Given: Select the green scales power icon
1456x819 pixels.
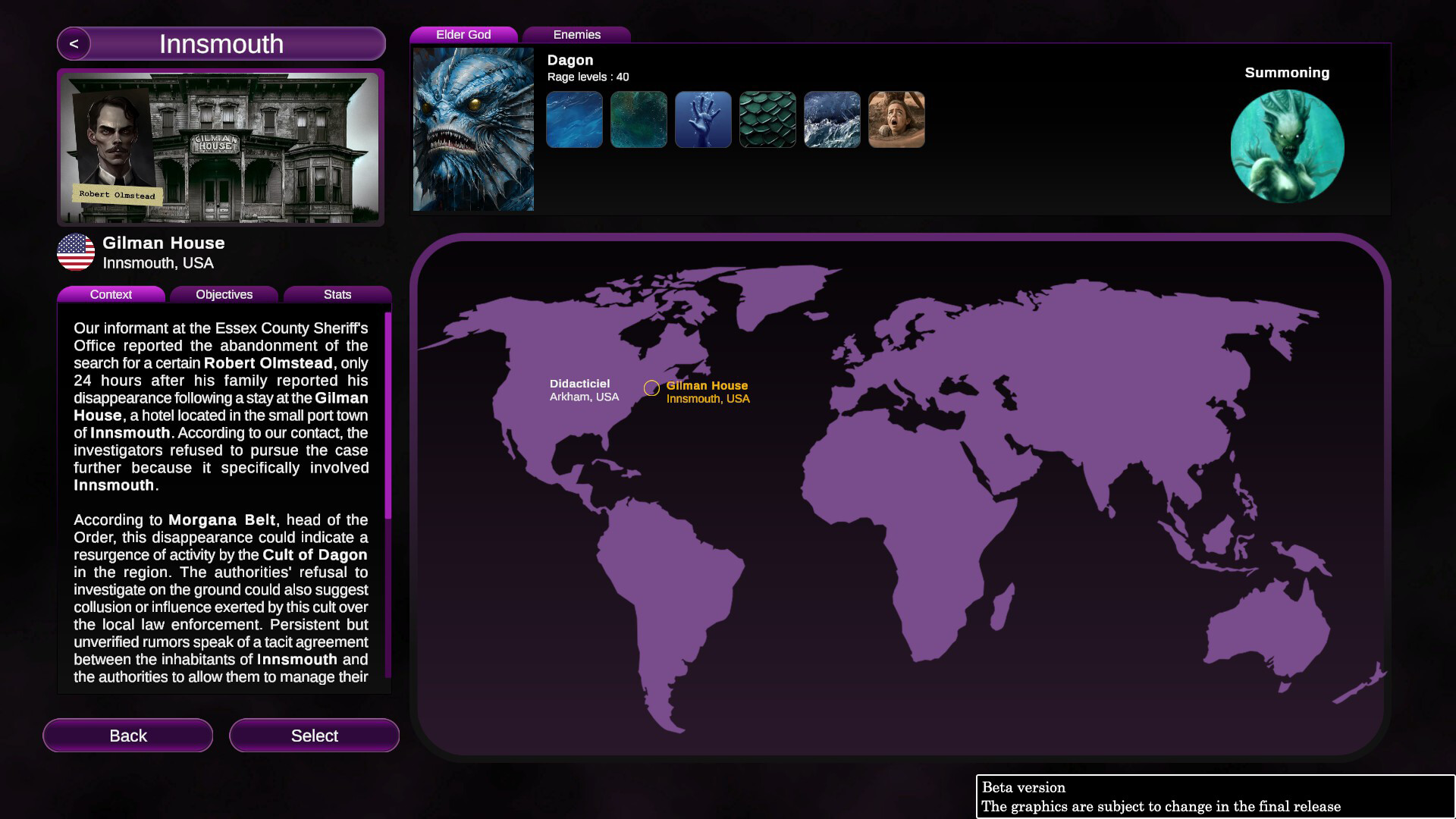Looking at the screenshot, I should (767, 119).
